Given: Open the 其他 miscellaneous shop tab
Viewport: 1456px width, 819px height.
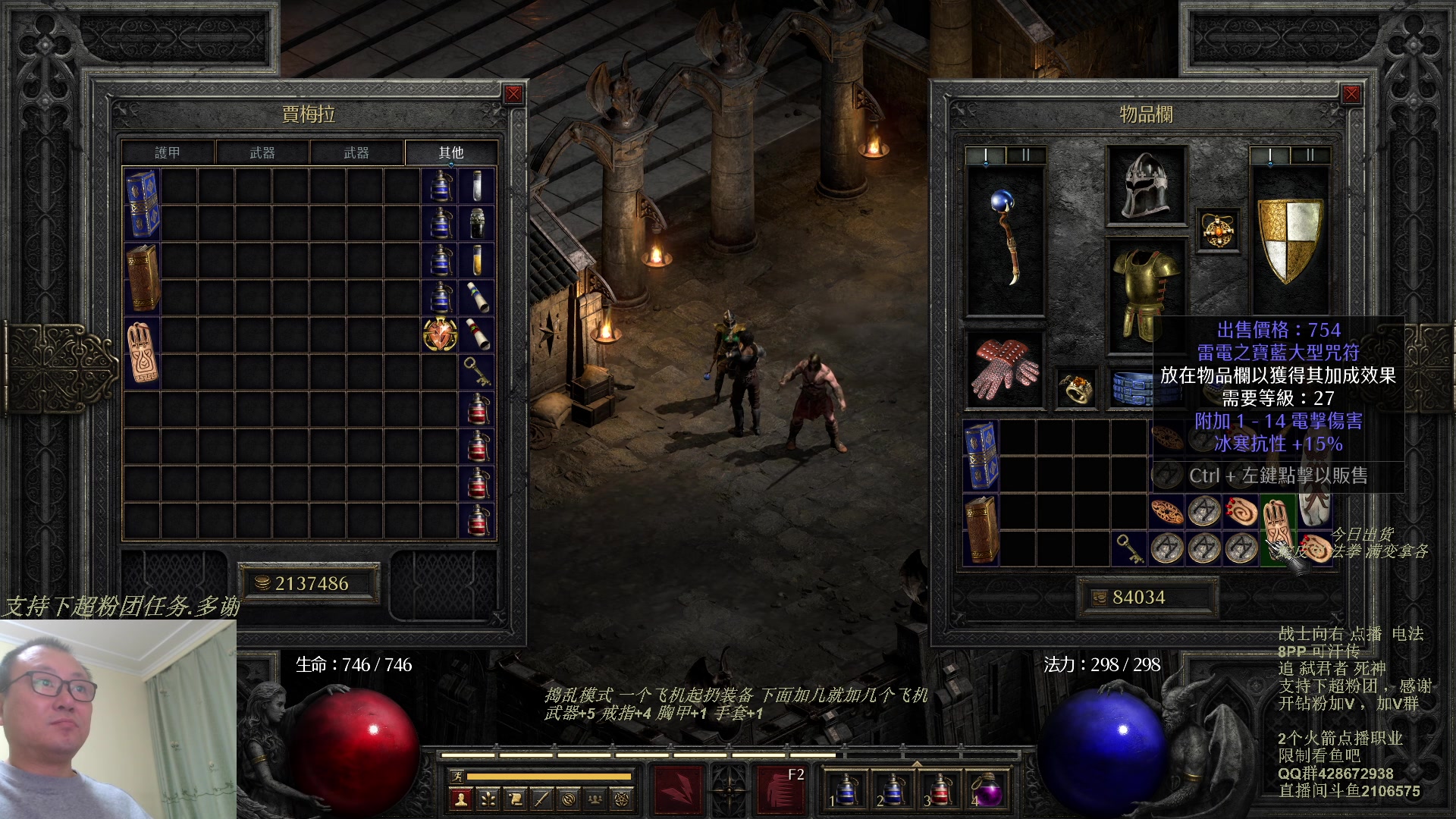Looking at the screenshot, I should (450, 152).
